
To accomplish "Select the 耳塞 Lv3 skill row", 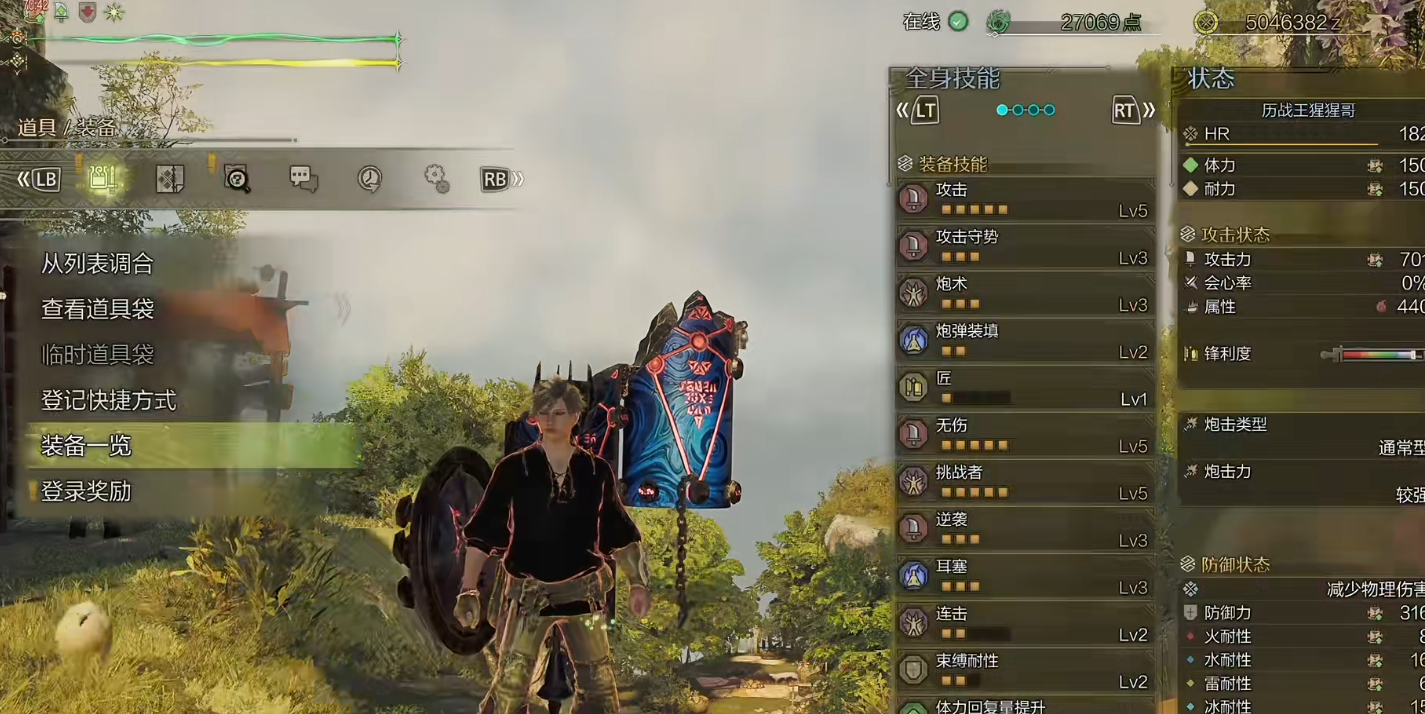I will (x=1025, y=576).
